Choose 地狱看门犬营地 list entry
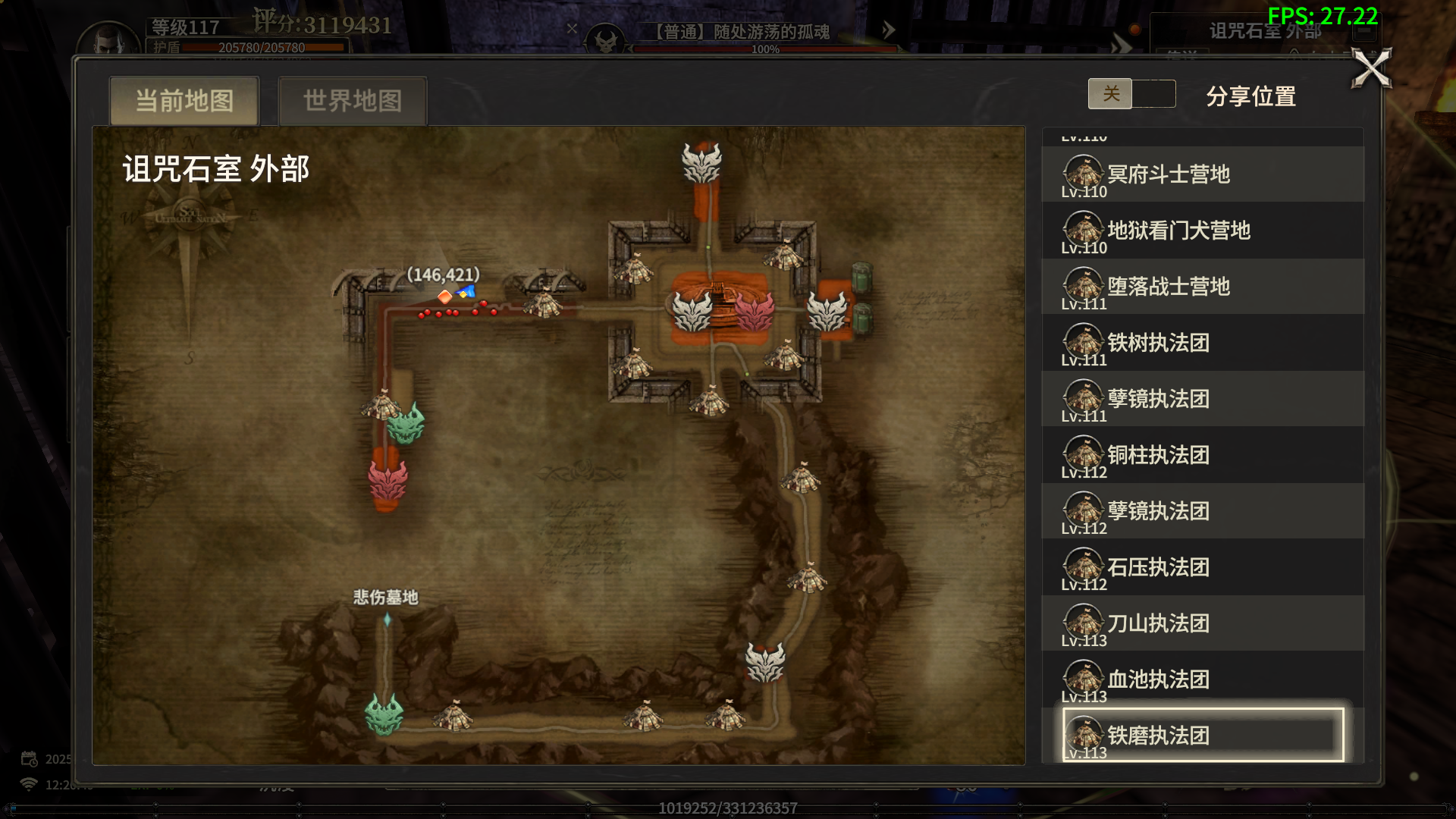Image resolution: width=1456 pixels, height=819 pixels. point(1202,231)
